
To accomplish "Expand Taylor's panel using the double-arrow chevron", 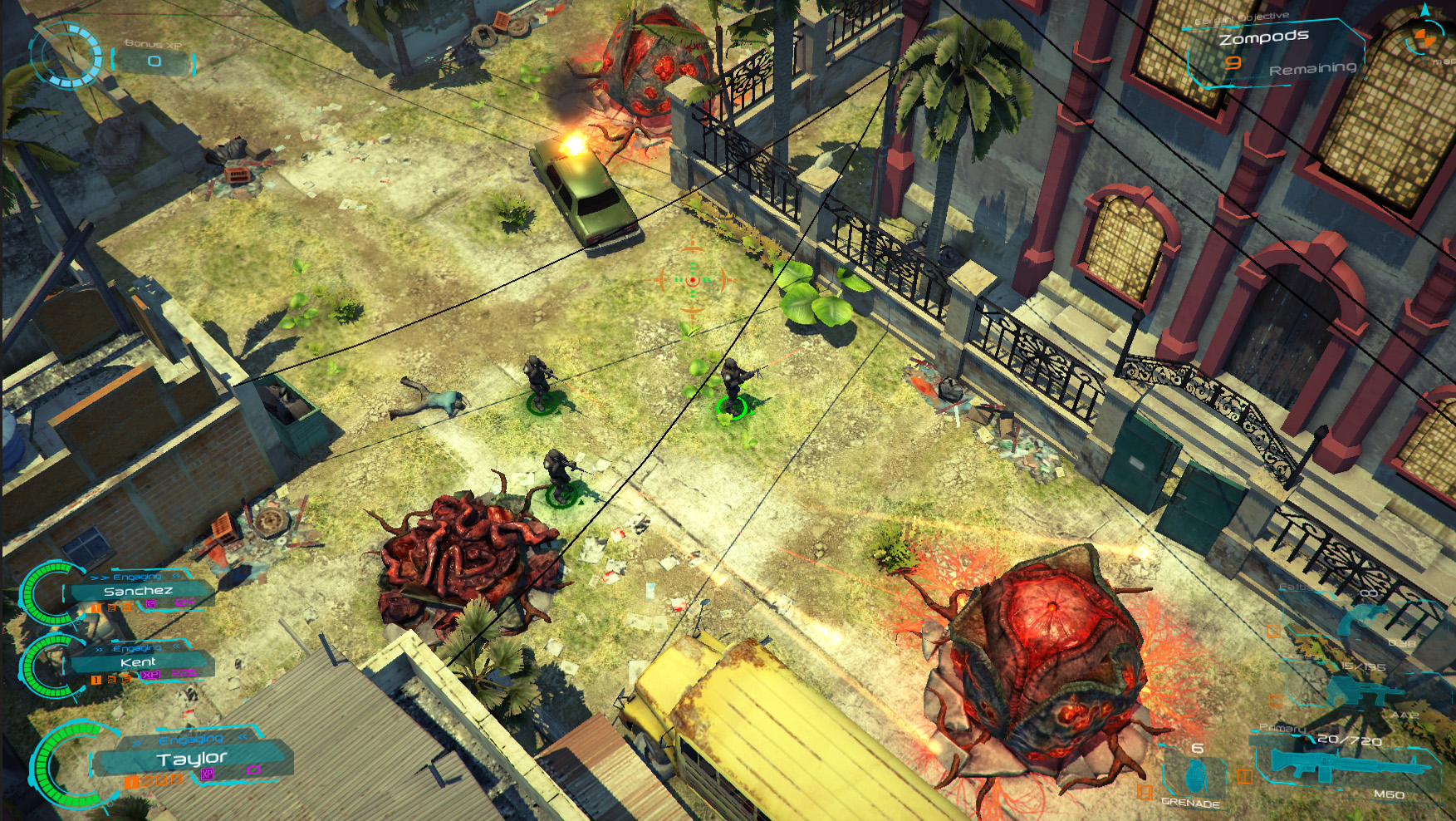I will [135, 743].
